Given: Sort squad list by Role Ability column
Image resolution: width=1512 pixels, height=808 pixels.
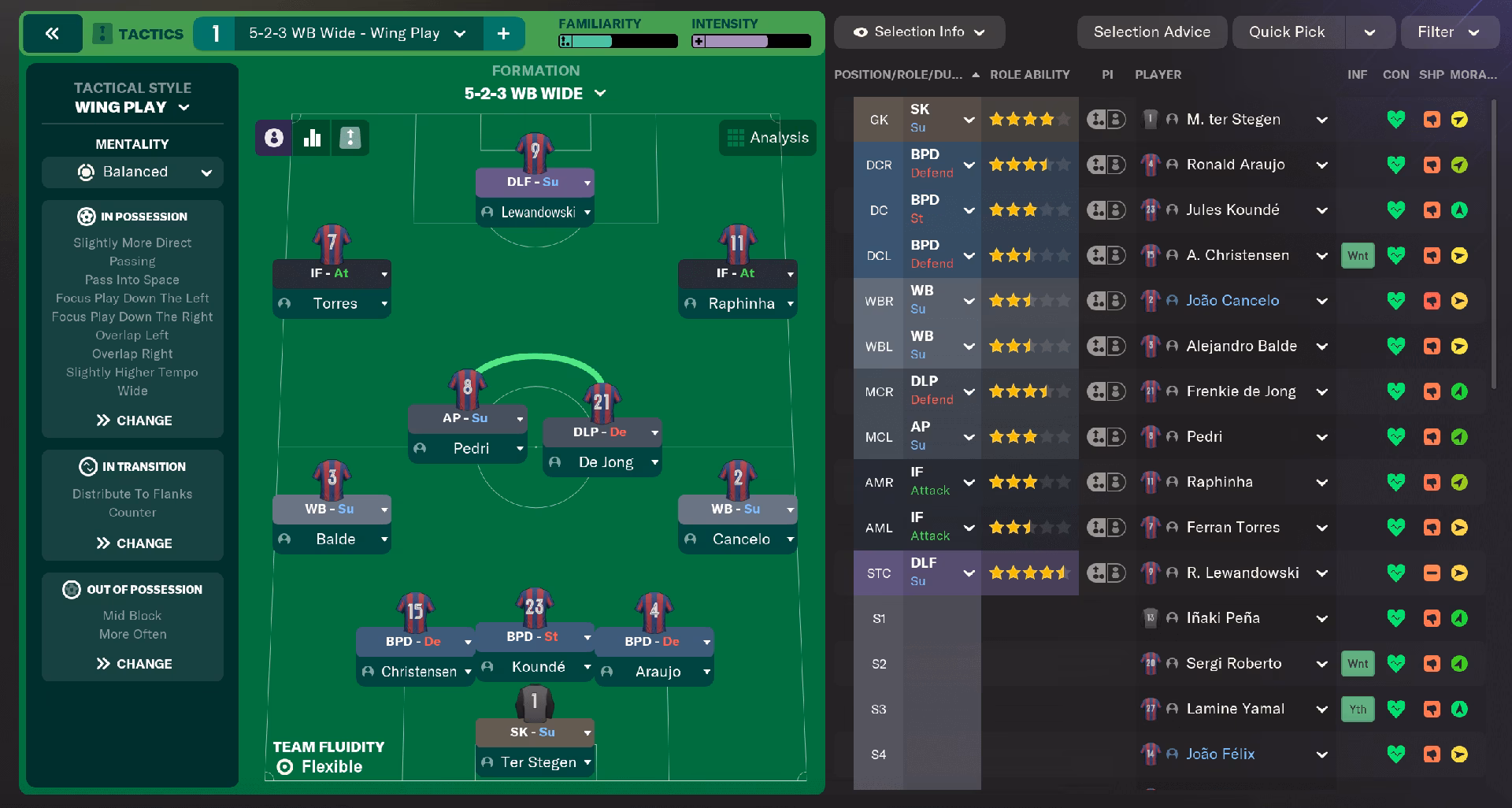Looking at the screenshot, I should pos(1029,75).
